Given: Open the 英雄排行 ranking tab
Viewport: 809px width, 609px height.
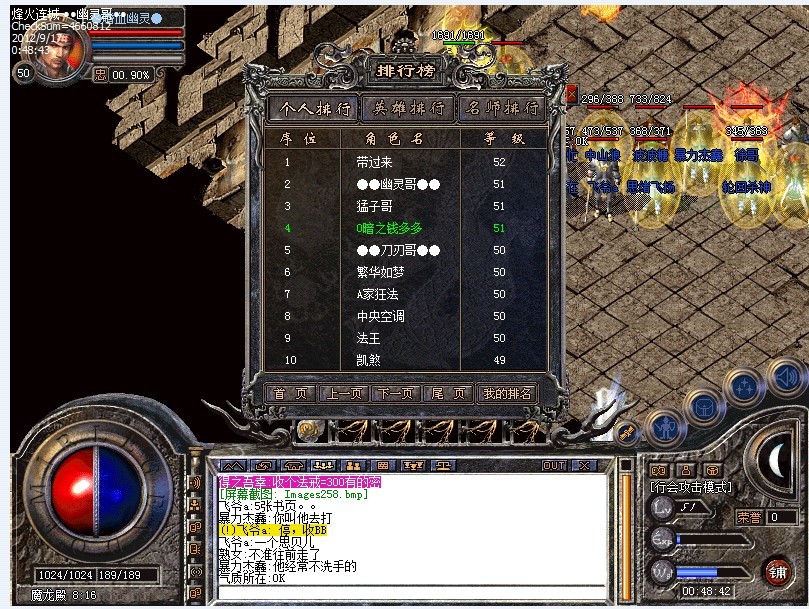Looking at the screenshot, I should click(404, 108).
